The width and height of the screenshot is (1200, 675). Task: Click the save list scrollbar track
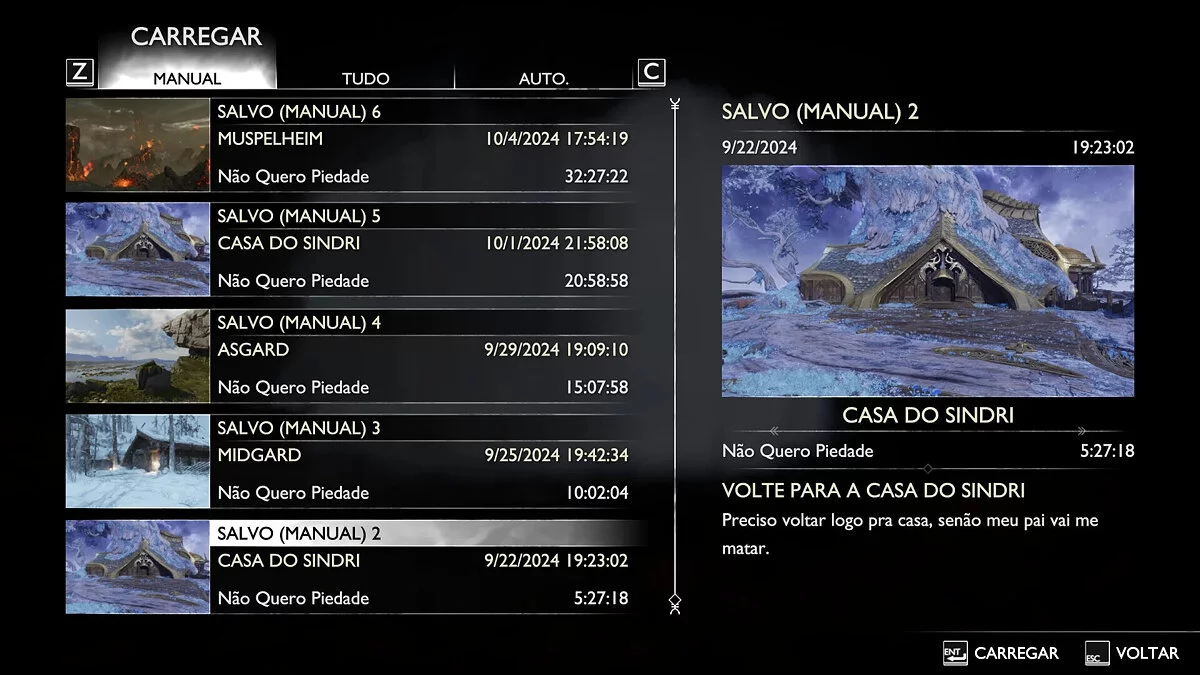click(x=675, y=350)
